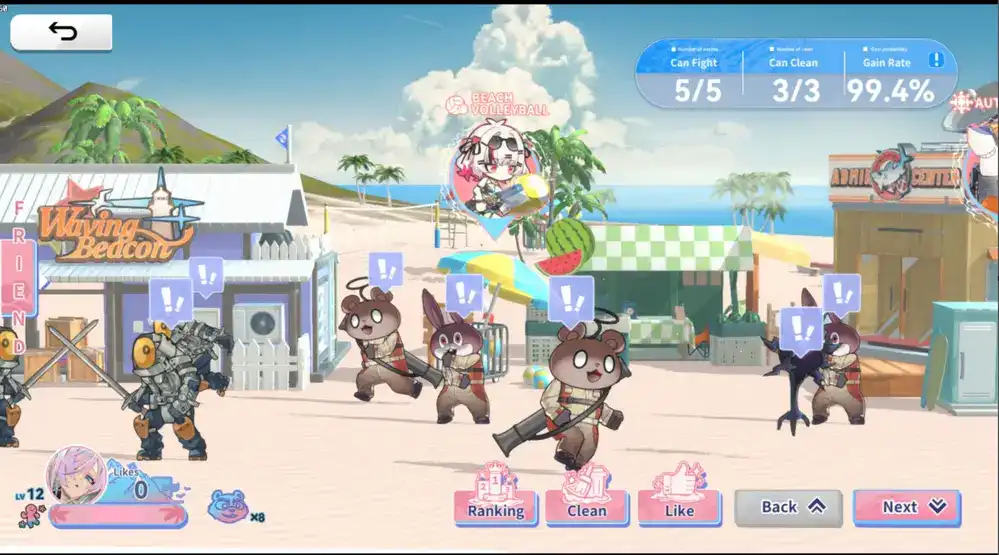Go back using the return arrow button
The image size is (999, 555).
[61, 32]
